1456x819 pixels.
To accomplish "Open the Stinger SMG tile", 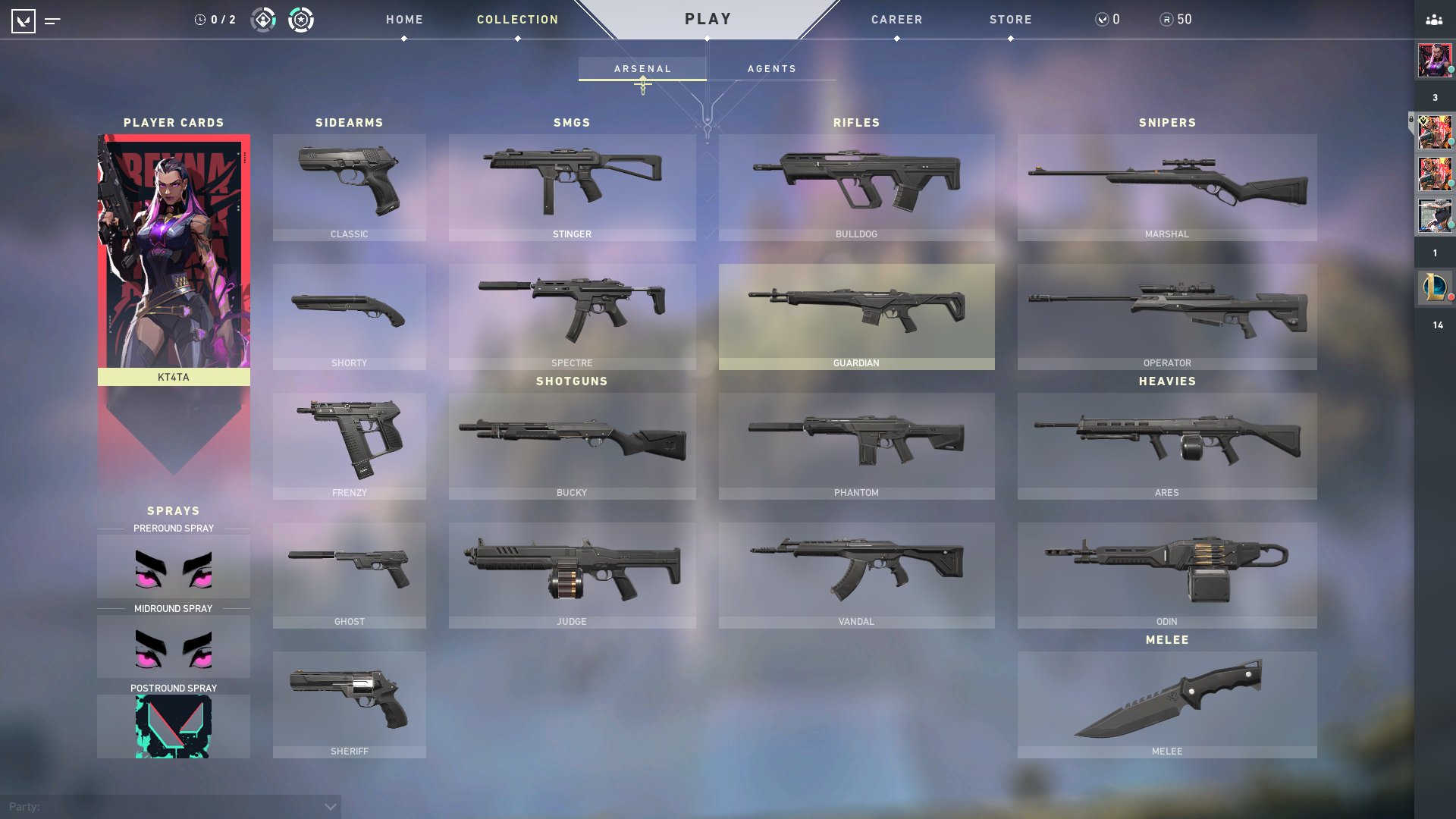I will pos(572,187).
